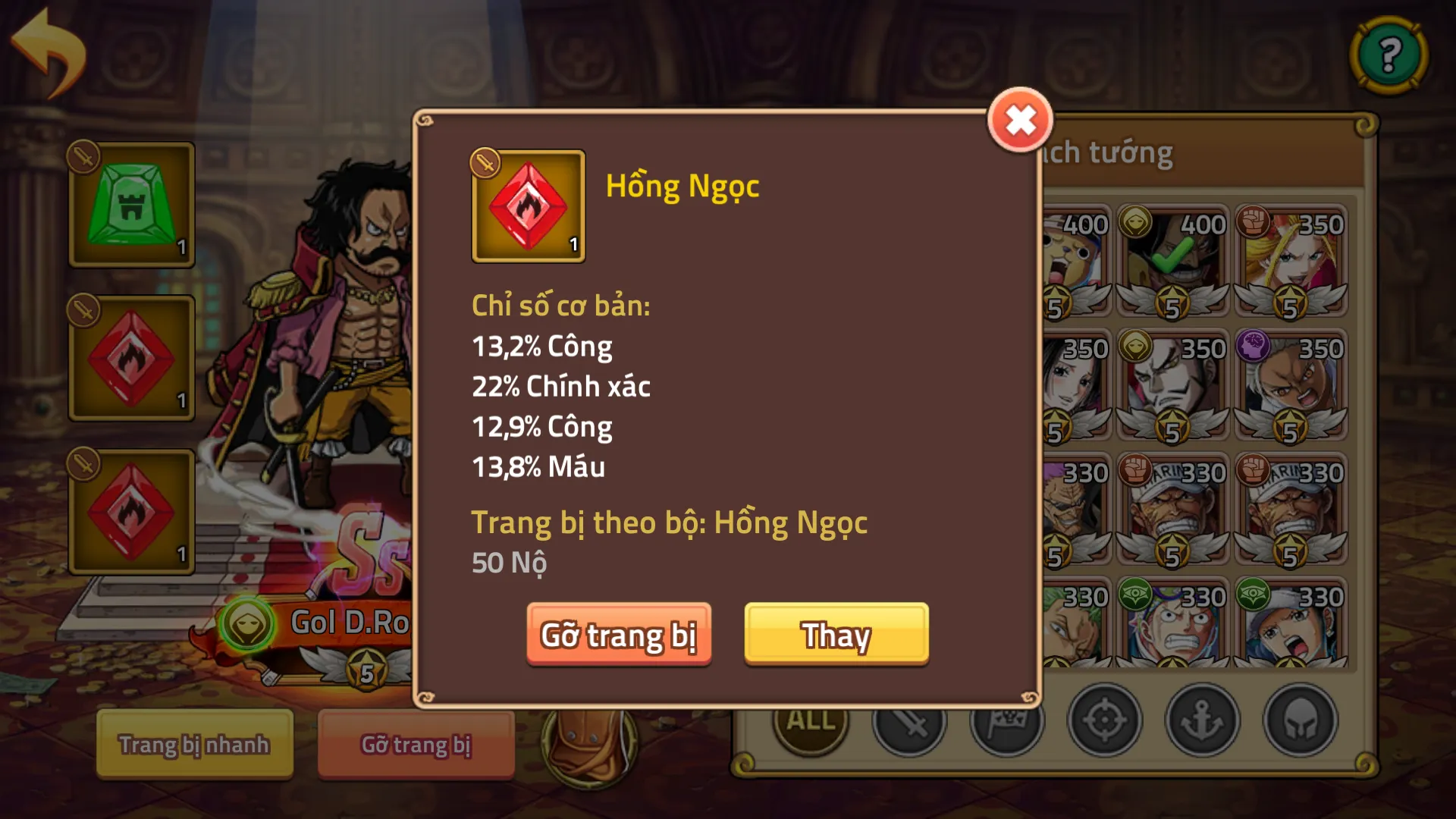Click the Trang bị nhanh button
This screenshot has width=1456, height=819.
194,745
